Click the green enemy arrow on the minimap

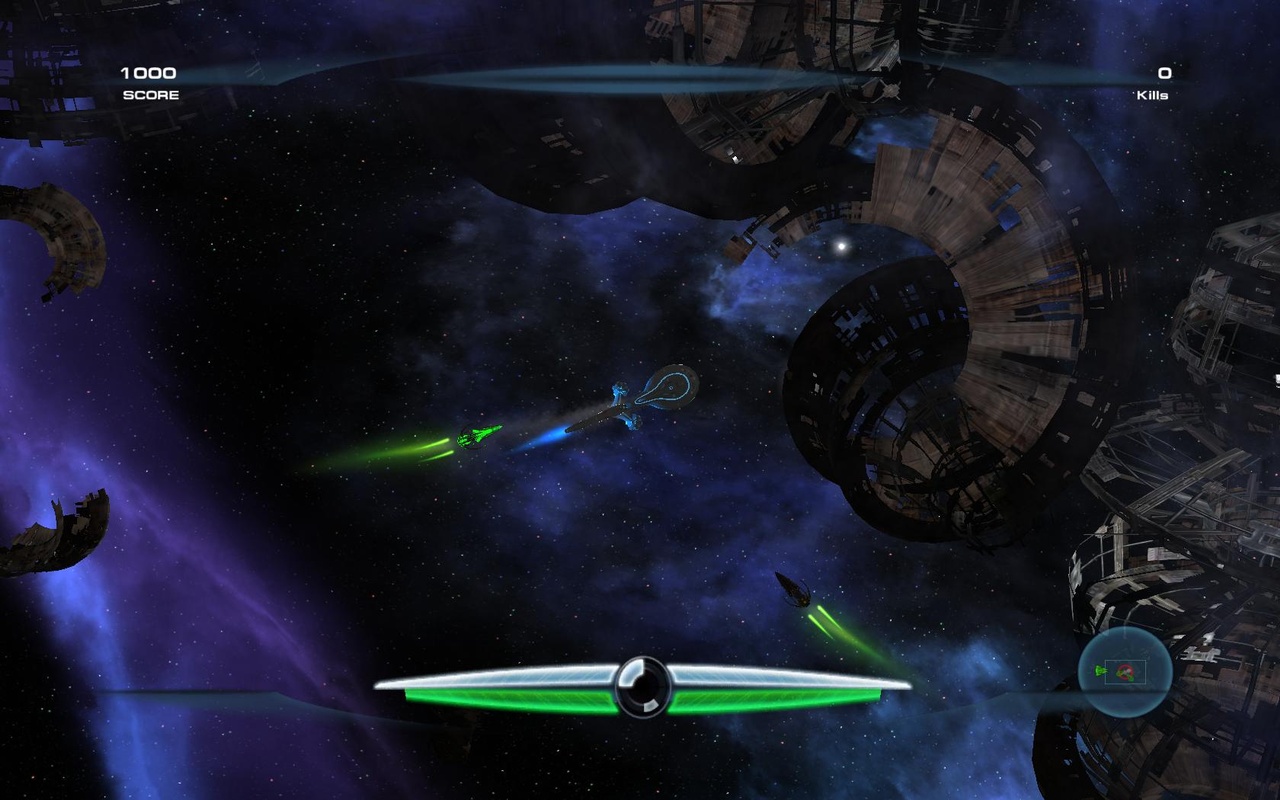point(1099,671)
